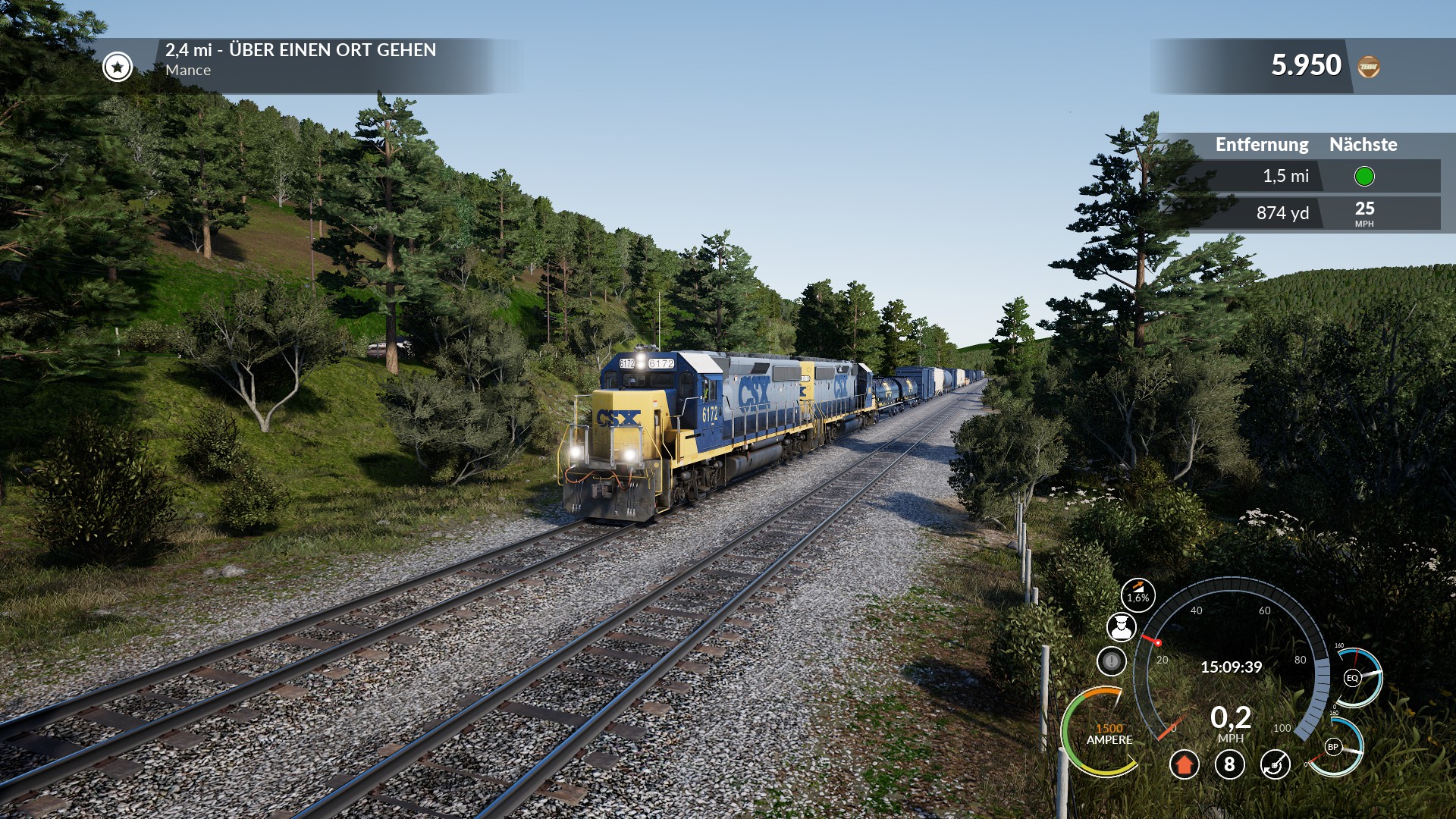Select the driver cap icon
This screenshot has height=819, width=1456.
[x=1121, y=627]
